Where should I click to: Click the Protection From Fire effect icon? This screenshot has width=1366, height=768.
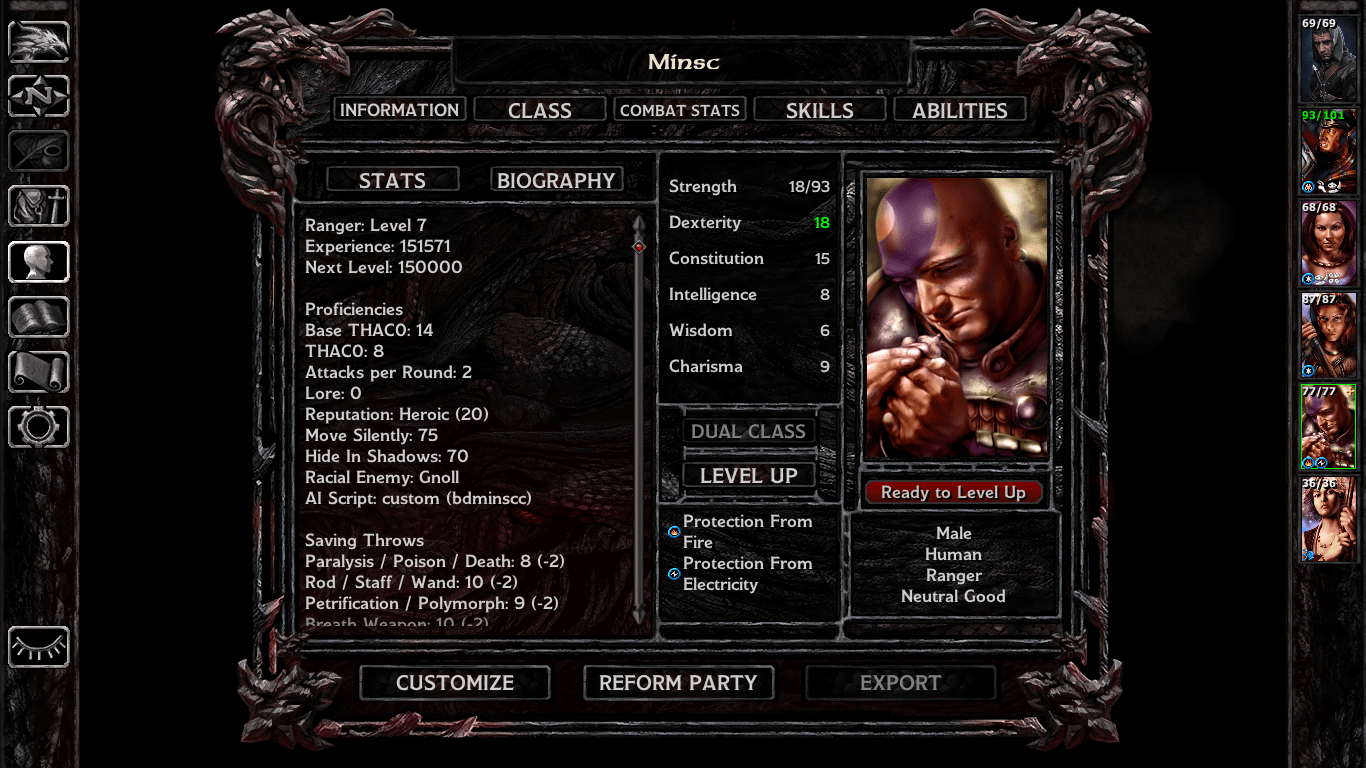(x=671, y=533)
